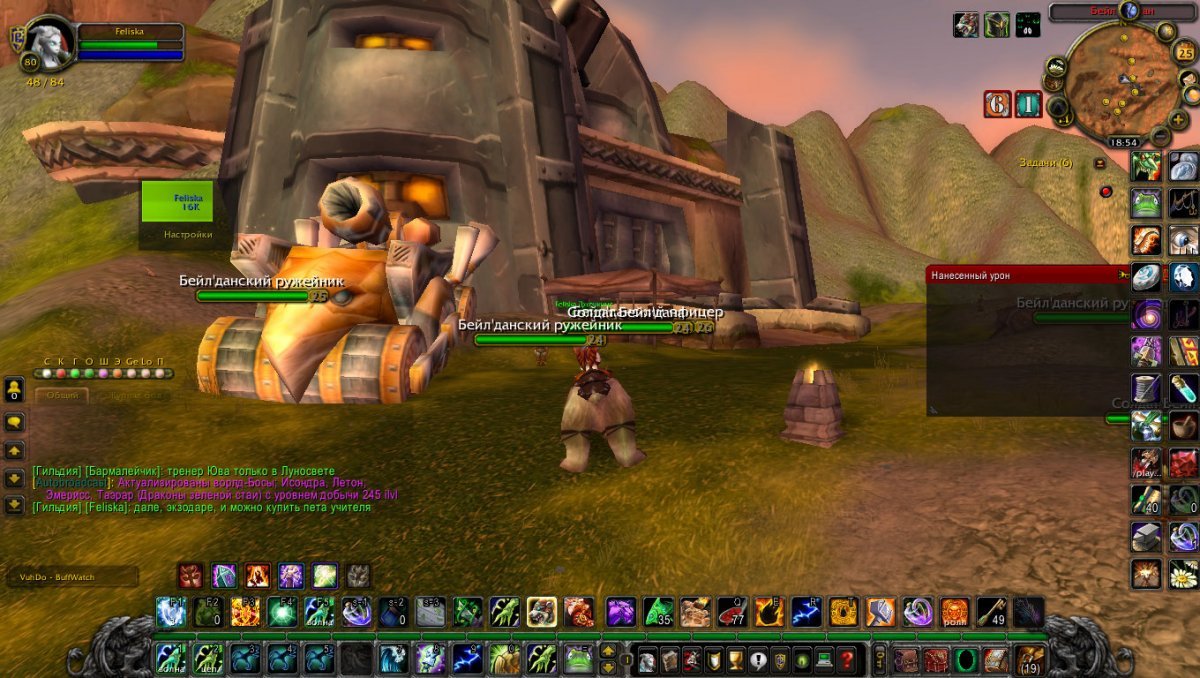
Task: Click the orange number 6 icon
Action: (x=997, y=104)
